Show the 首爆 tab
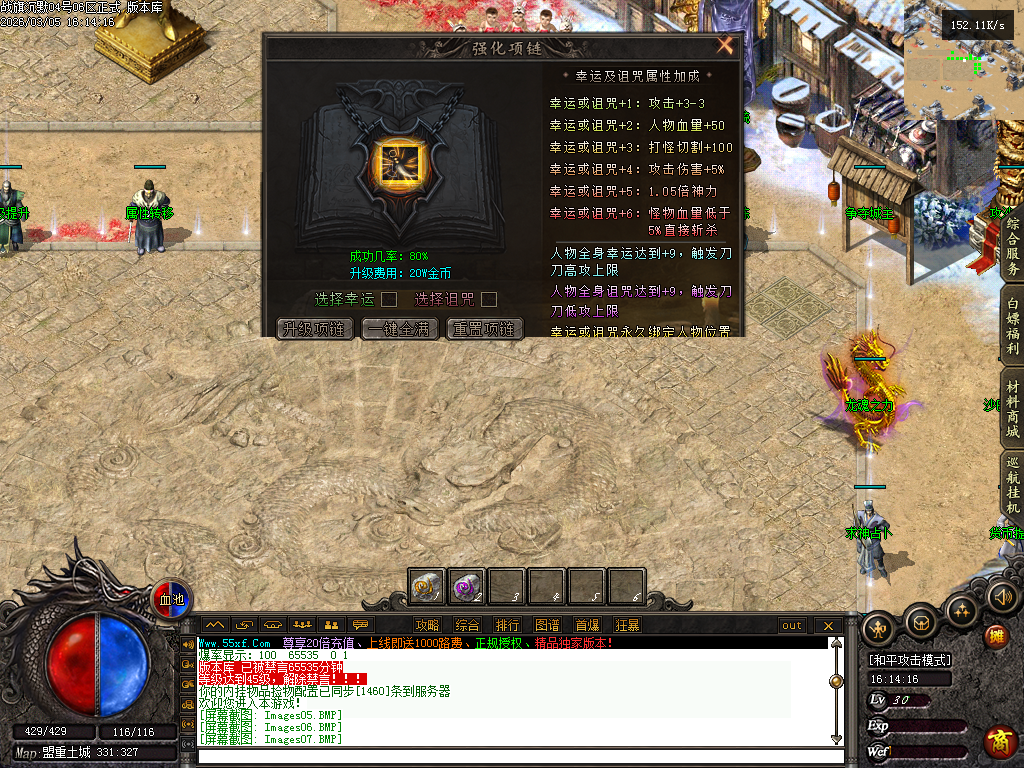Viewport: 1024px width, 768px height. 587,626
